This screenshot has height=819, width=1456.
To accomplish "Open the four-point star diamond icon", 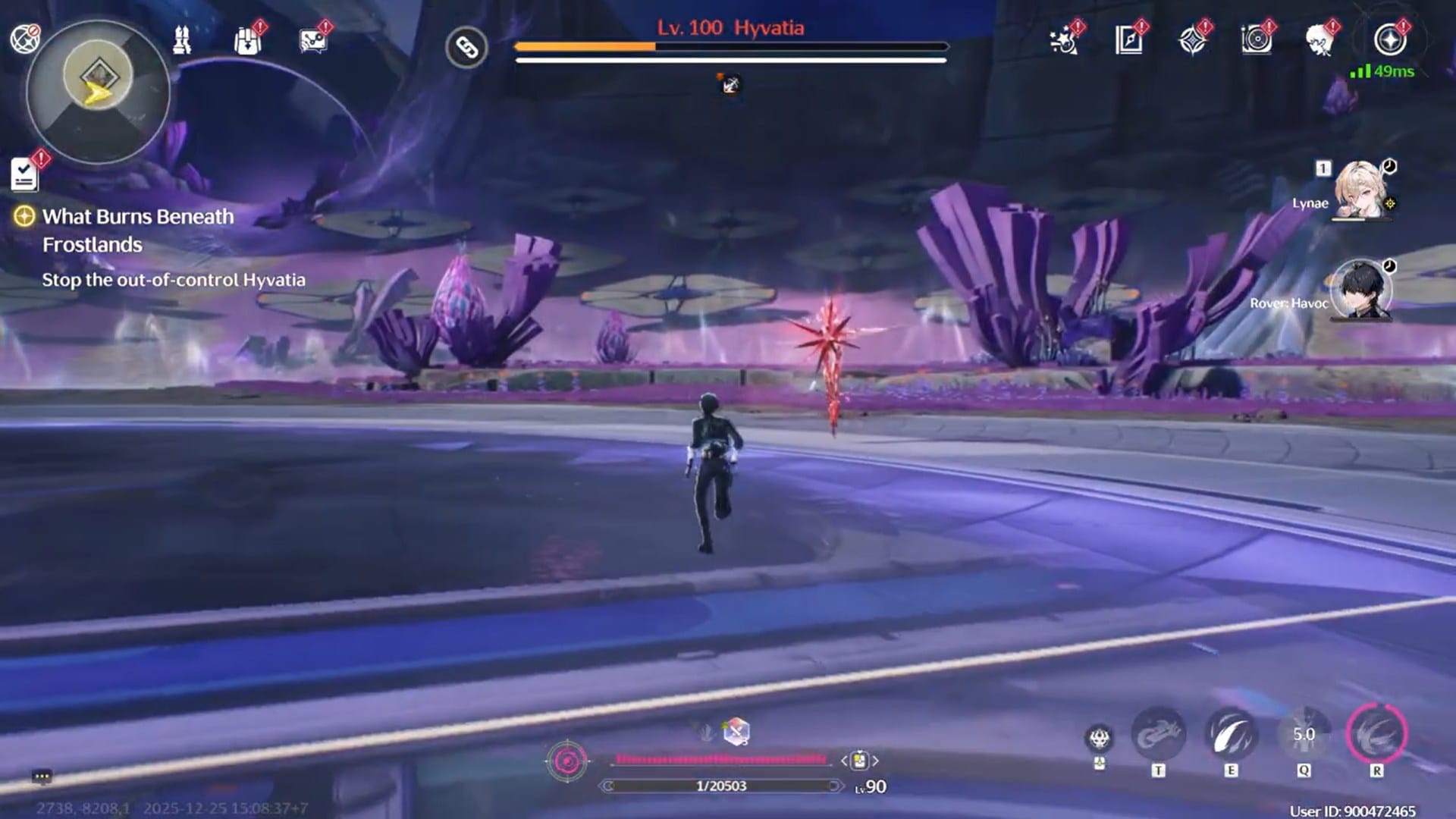I will tap(1193, 40).
